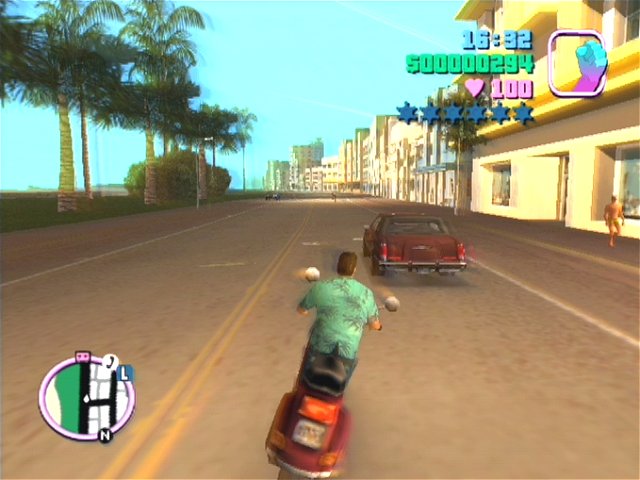
Task: Open the circular radar minimap
Action: pos(87,397)
